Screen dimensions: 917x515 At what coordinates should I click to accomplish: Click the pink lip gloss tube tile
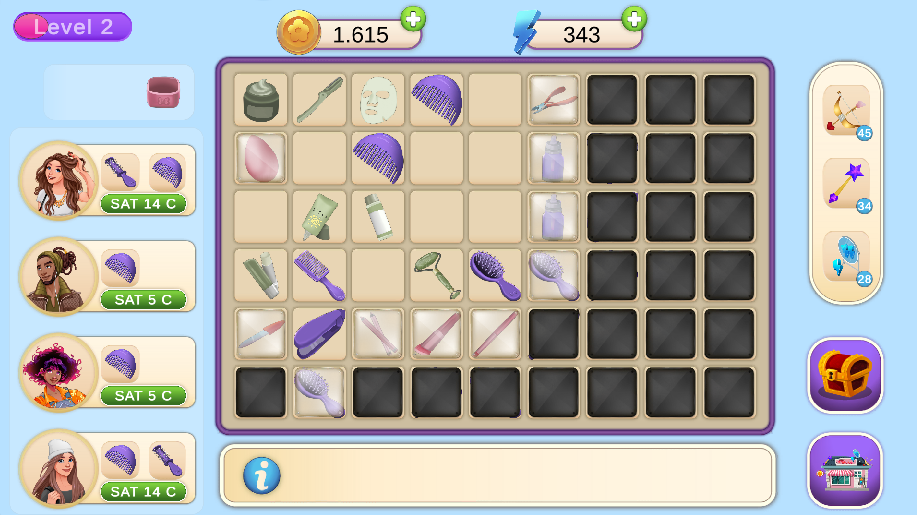437,333
